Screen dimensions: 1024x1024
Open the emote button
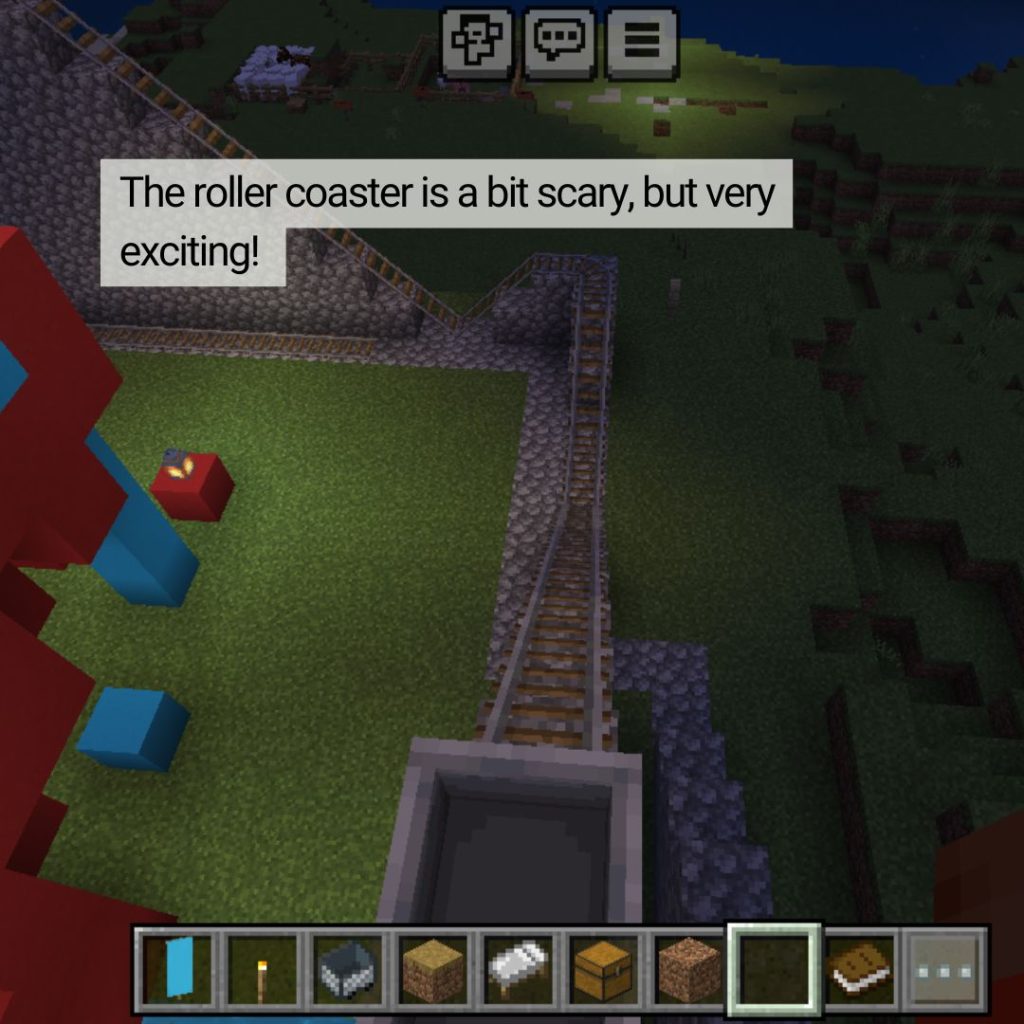(x=479, y=43)
